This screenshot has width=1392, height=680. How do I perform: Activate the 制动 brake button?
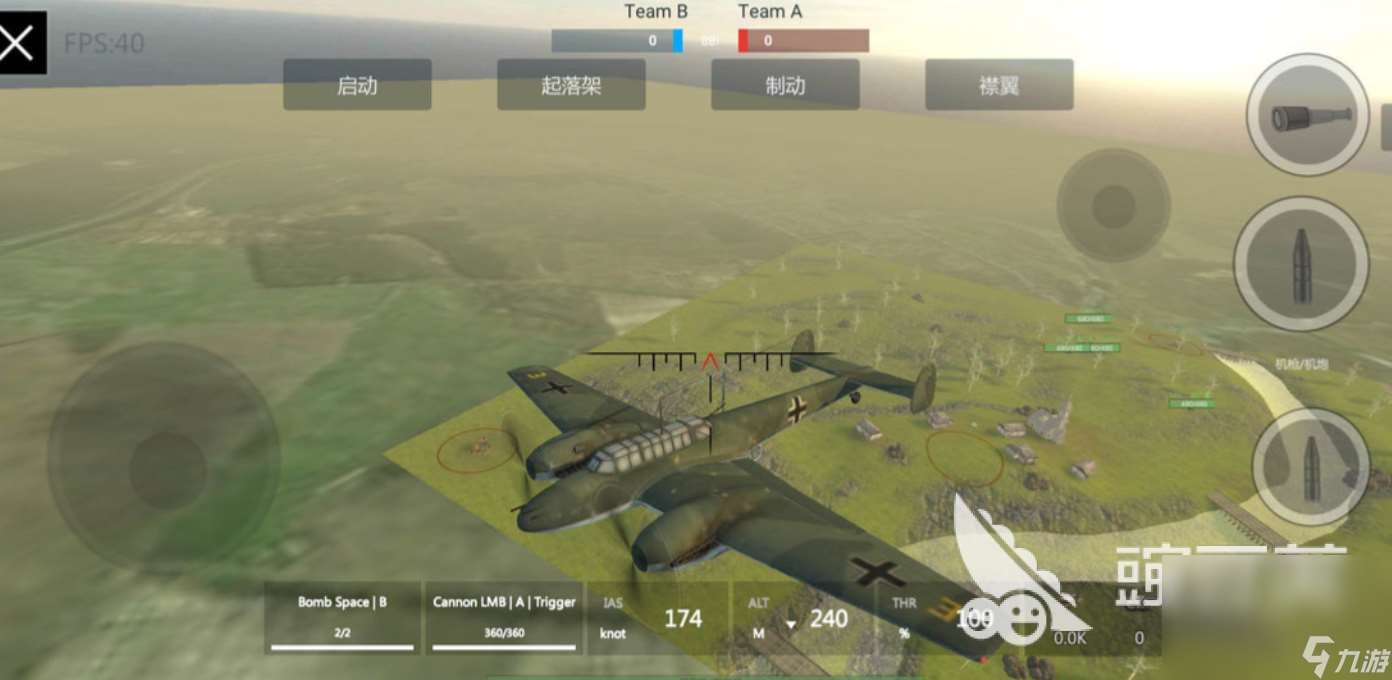click(785, 85)
